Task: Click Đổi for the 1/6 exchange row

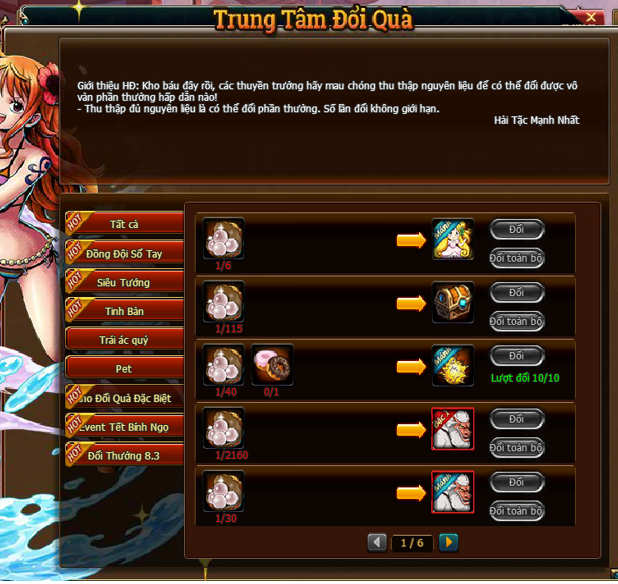Action: pos(516,229)
